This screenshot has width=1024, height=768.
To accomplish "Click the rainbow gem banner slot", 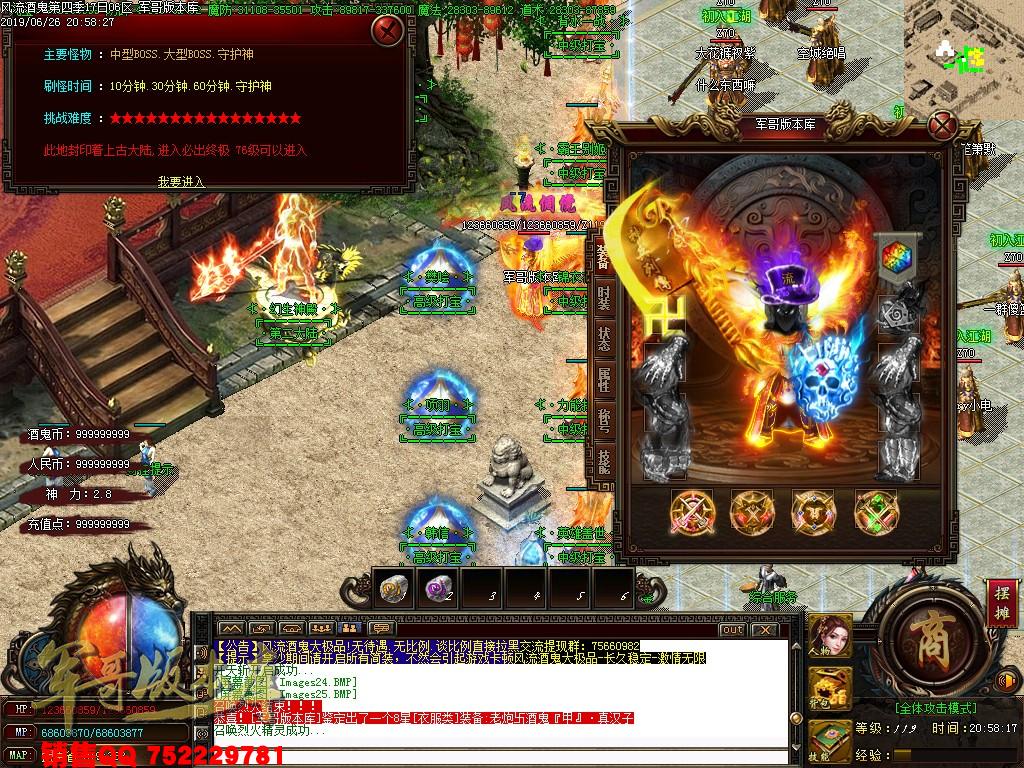I will [892, 257].
